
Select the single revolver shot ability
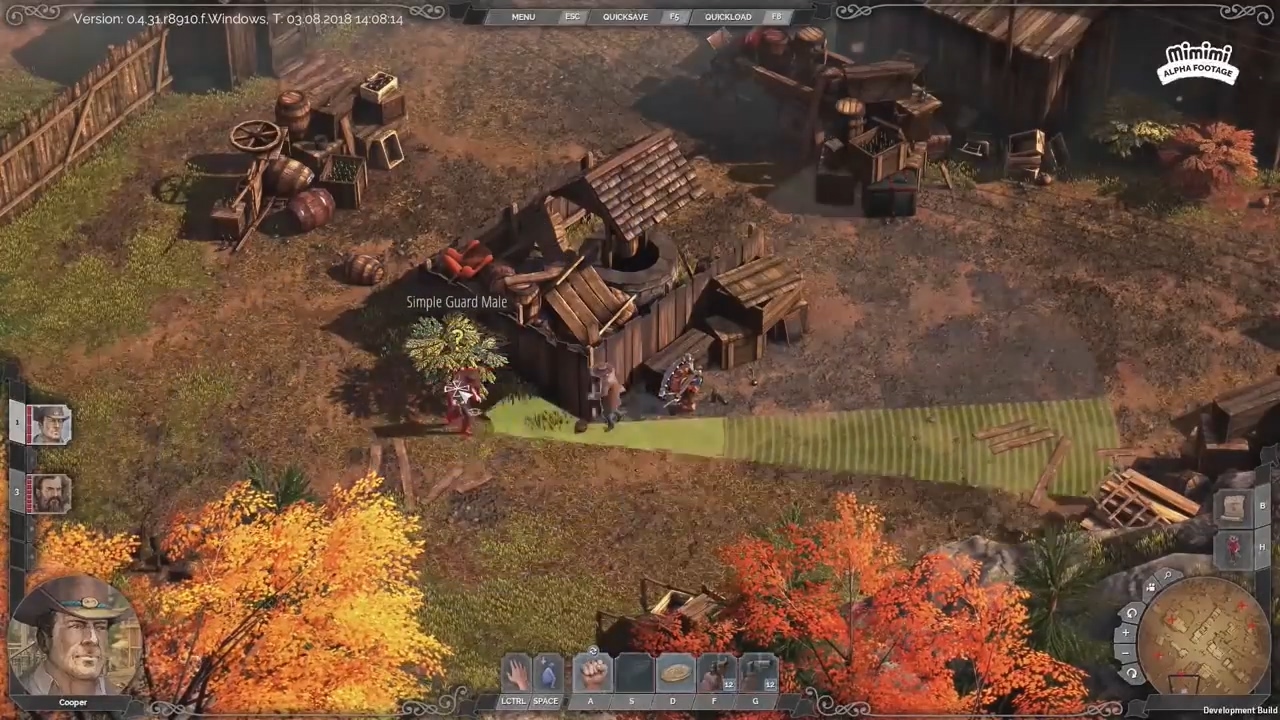click(x=716, y=673)
